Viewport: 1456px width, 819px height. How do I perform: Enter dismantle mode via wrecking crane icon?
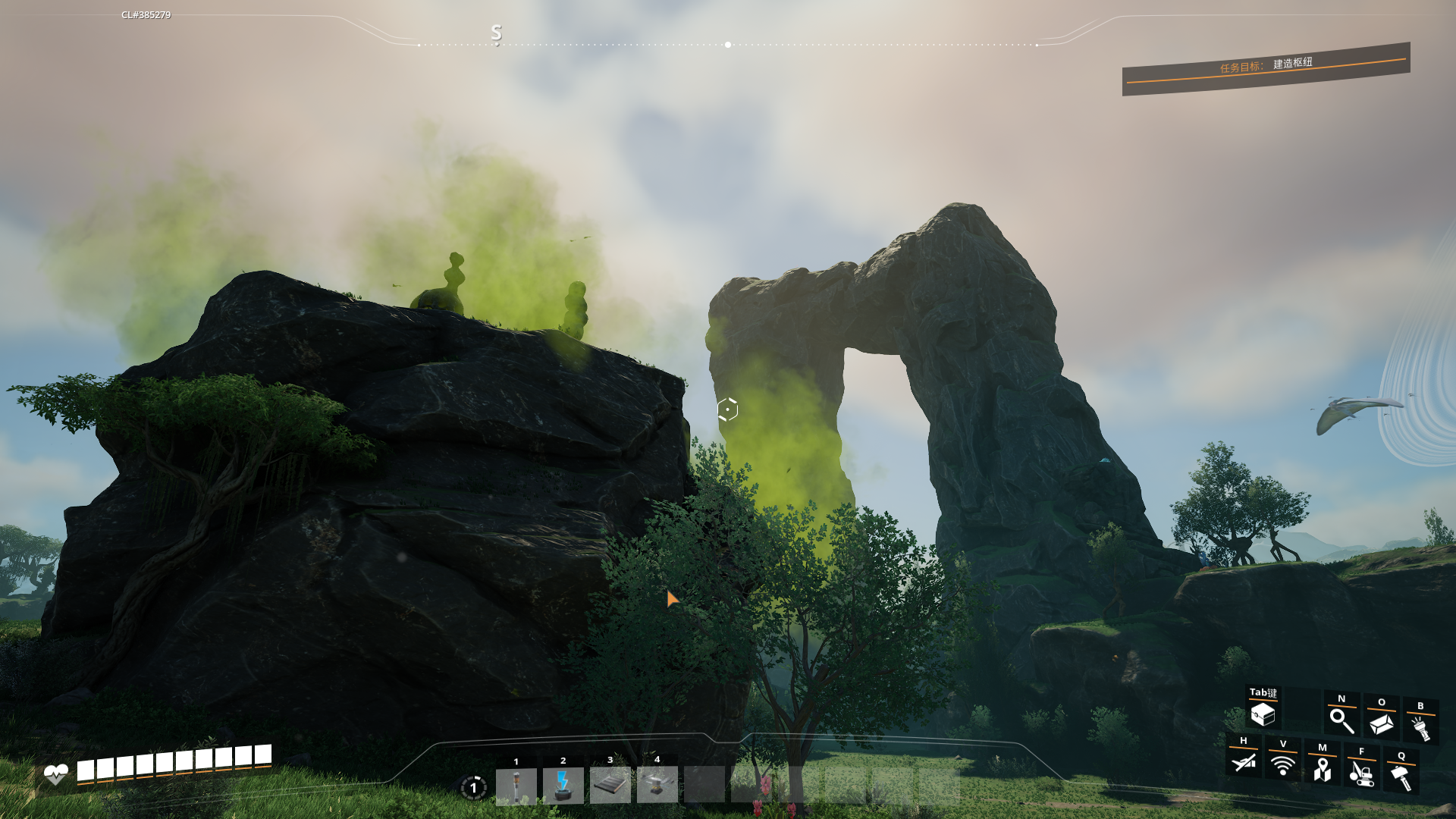[1361, 773]
